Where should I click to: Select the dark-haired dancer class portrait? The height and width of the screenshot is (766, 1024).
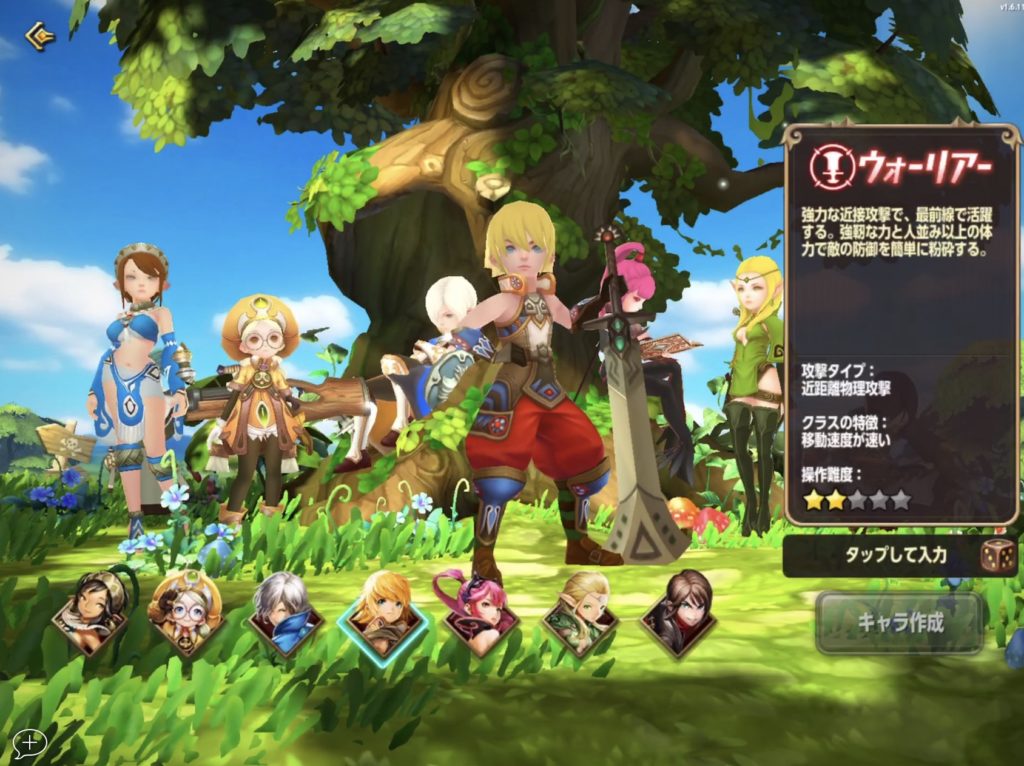90,612
